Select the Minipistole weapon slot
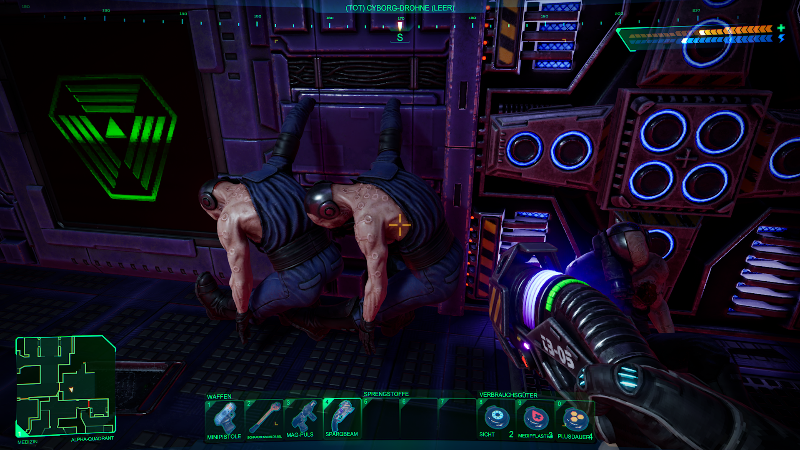 pyautogui.click(x=225, y=417)
